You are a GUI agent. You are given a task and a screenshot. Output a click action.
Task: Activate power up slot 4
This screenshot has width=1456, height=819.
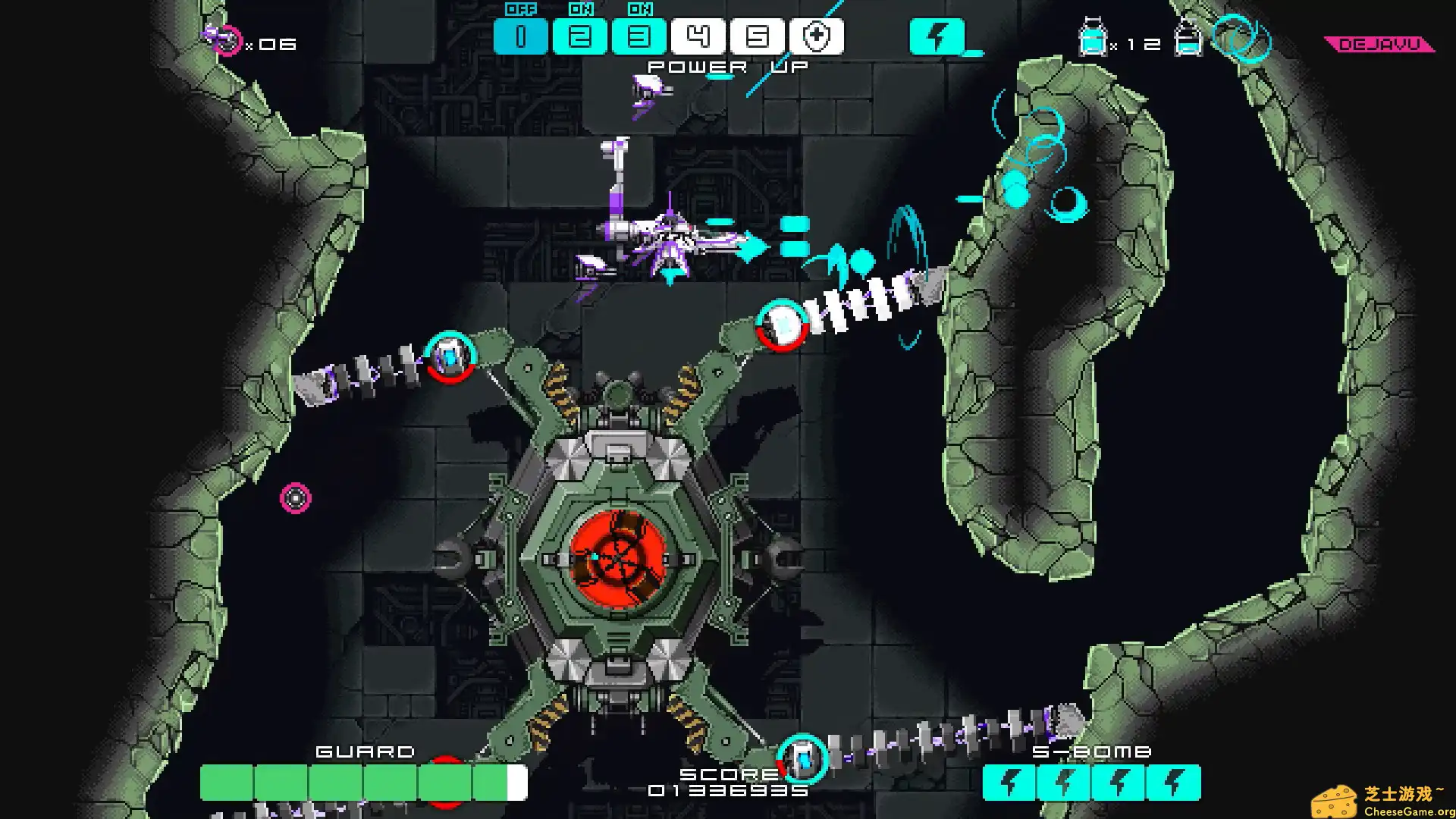pos(698,36)
